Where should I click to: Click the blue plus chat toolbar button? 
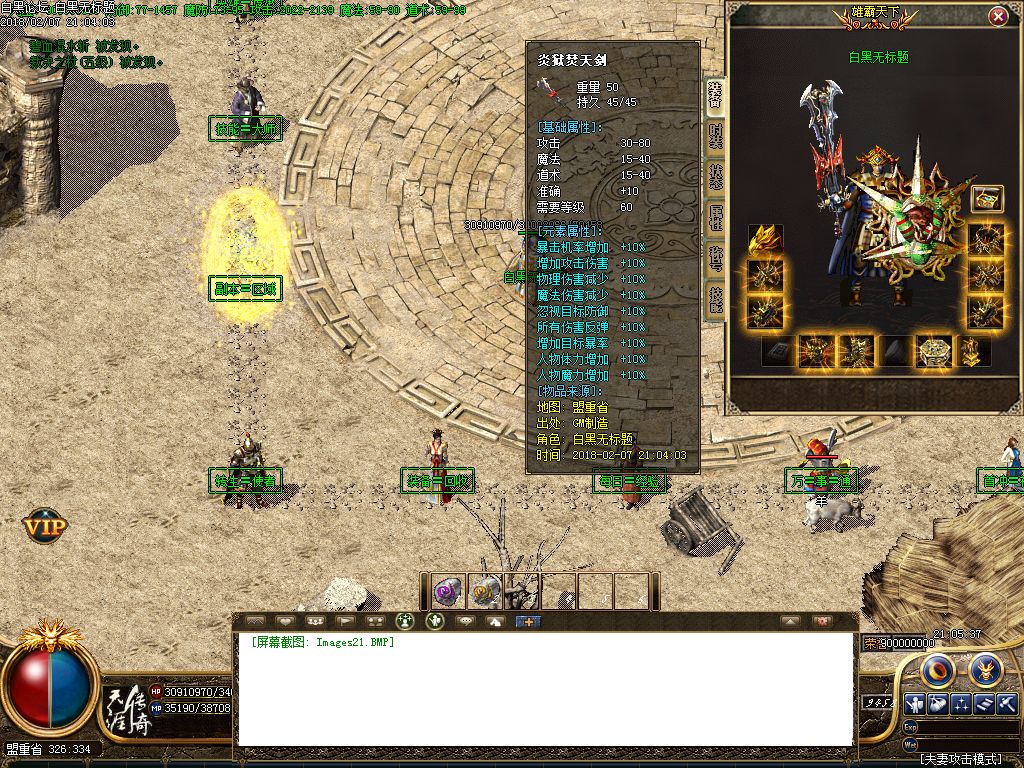(x=527, y=621)
